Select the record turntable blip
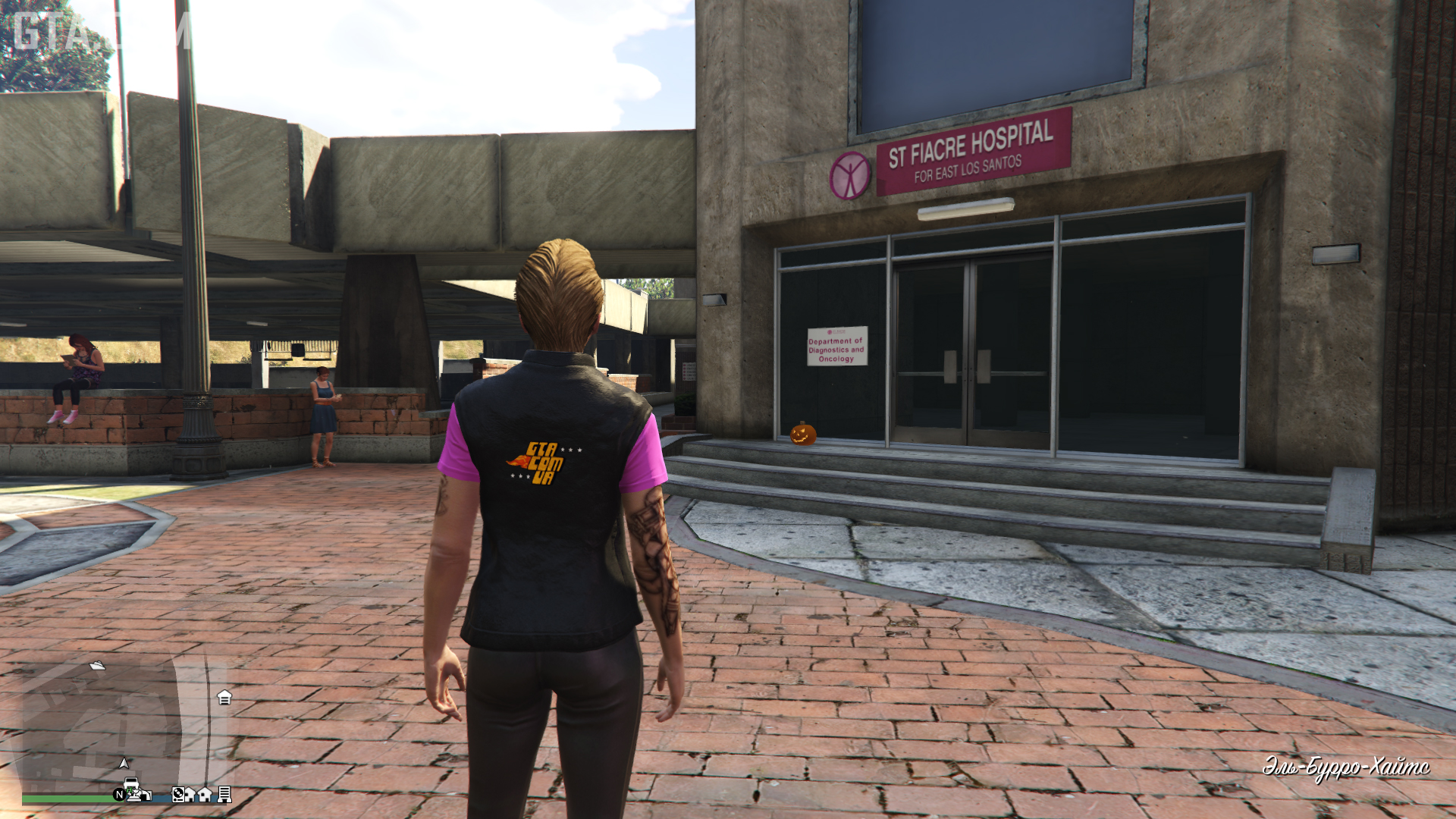Viewport: 1456px width, 819px height. coord(178,795)
